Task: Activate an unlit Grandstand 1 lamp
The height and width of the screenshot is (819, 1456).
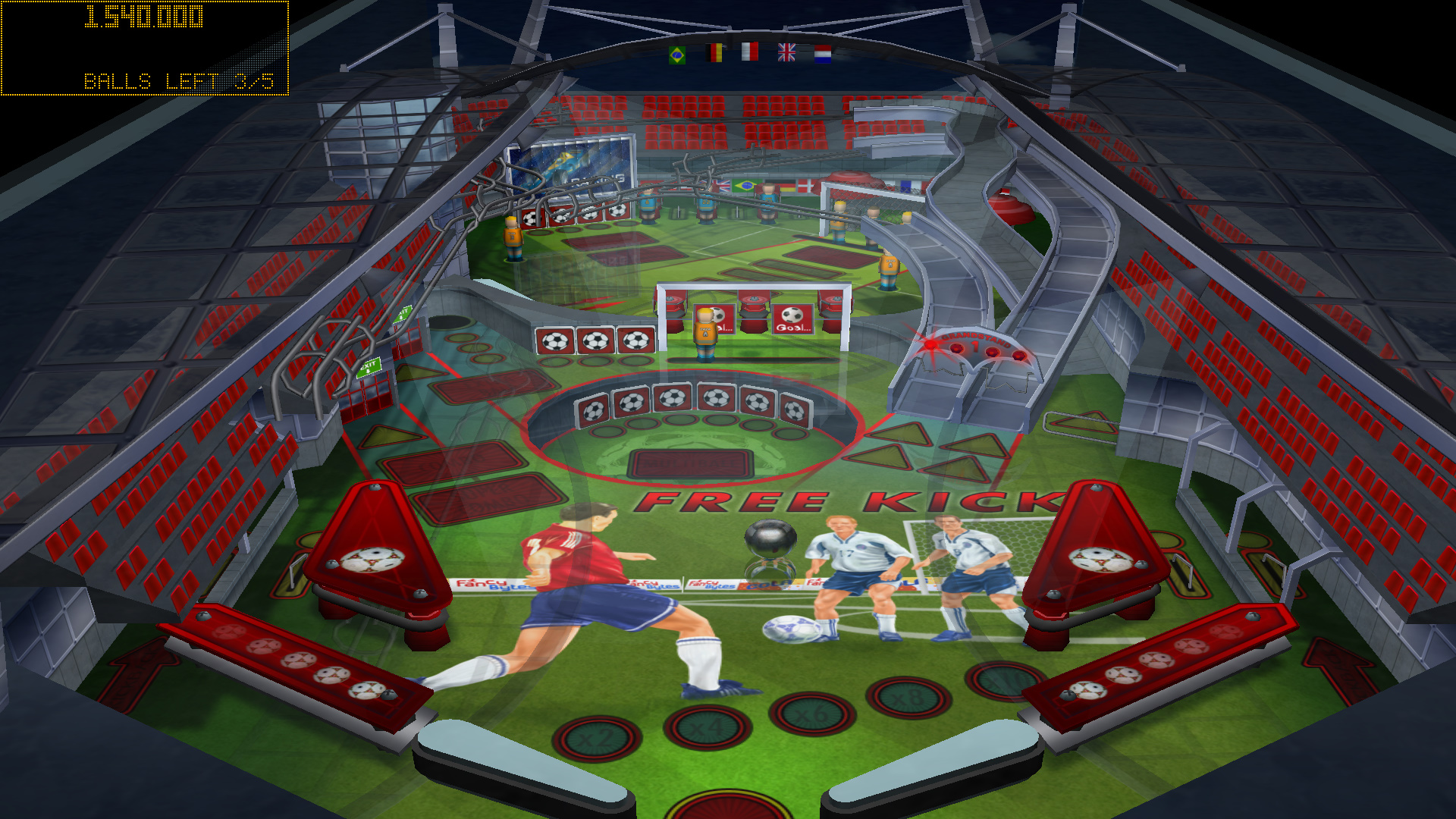Action: coord(991,352)
